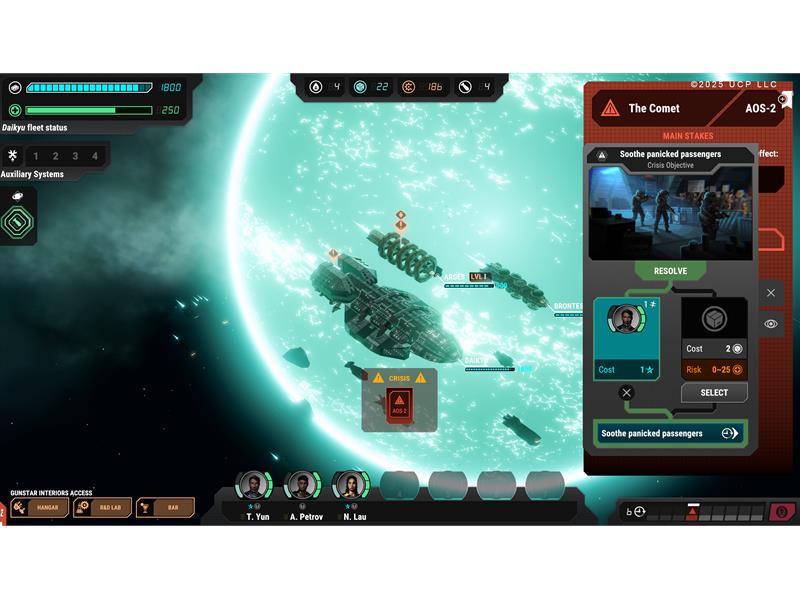Enter the R&D Lab
Screen dimensions: 800x600
point(102,508)
